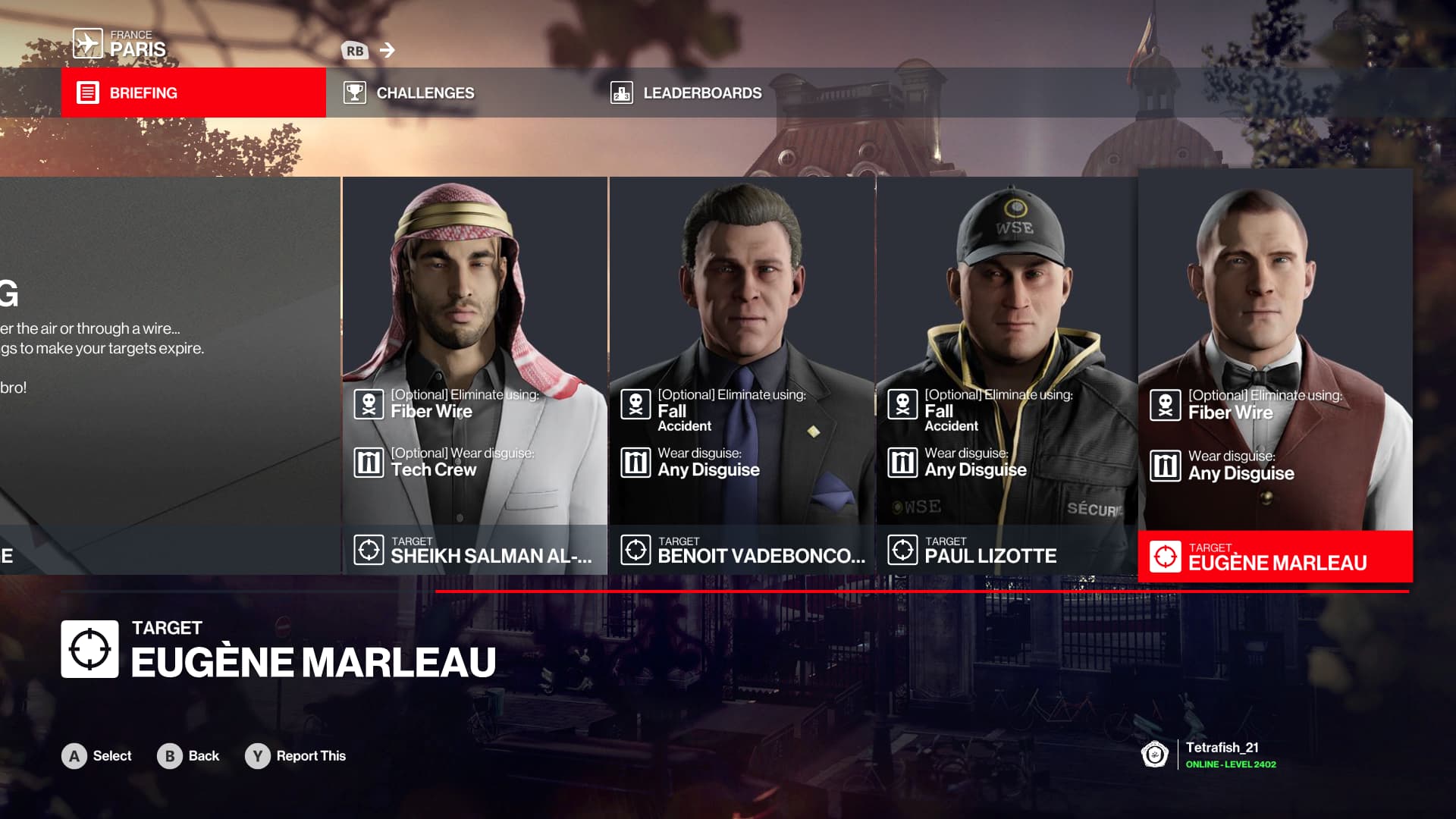1456x819 pixels.
Task: Open the Challenges tab
Action: coord(425,93)
